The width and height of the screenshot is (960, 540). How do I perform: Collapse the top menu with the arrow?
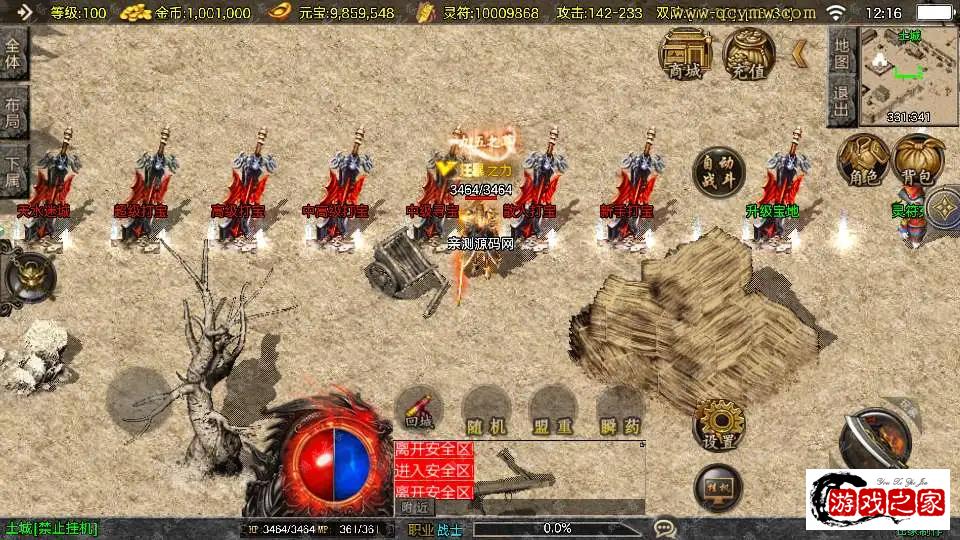pos(800,52)
